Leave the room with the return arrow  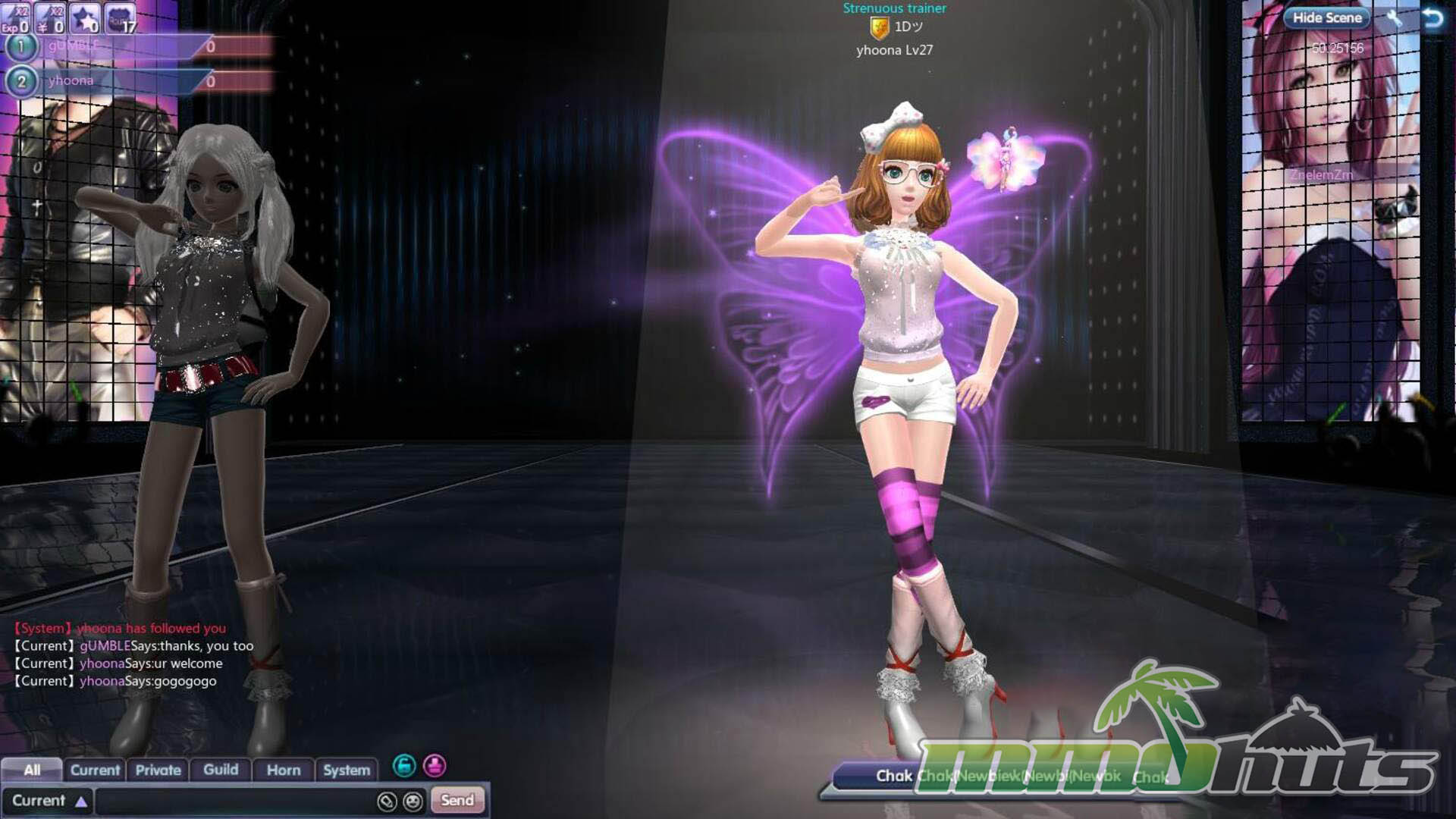(x=1432, y=17)
